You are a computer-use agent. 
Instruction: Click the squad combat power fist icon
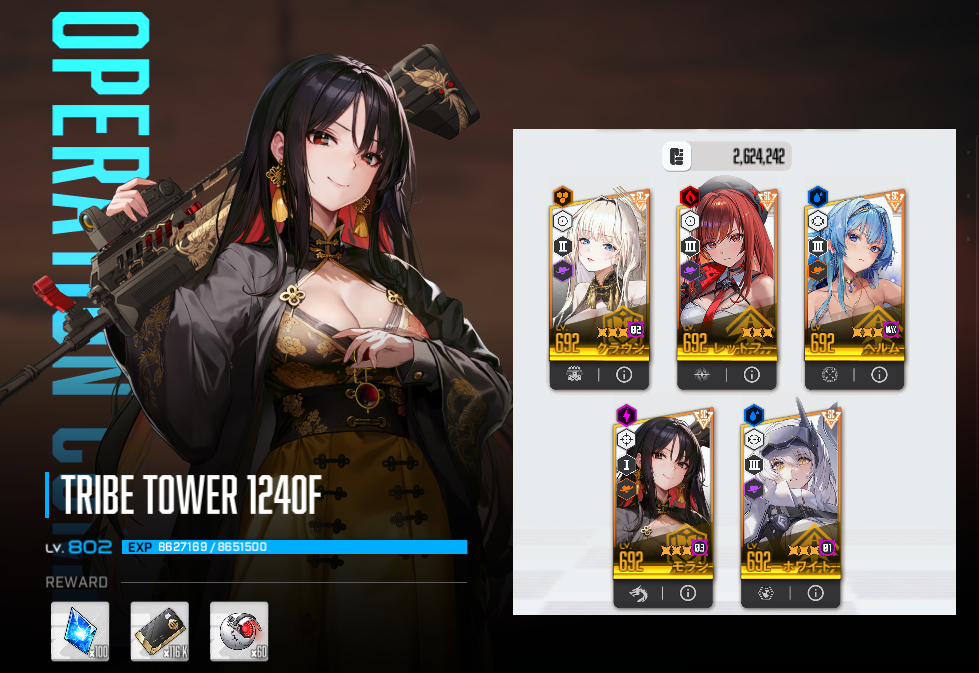click(x=677, y=156)
